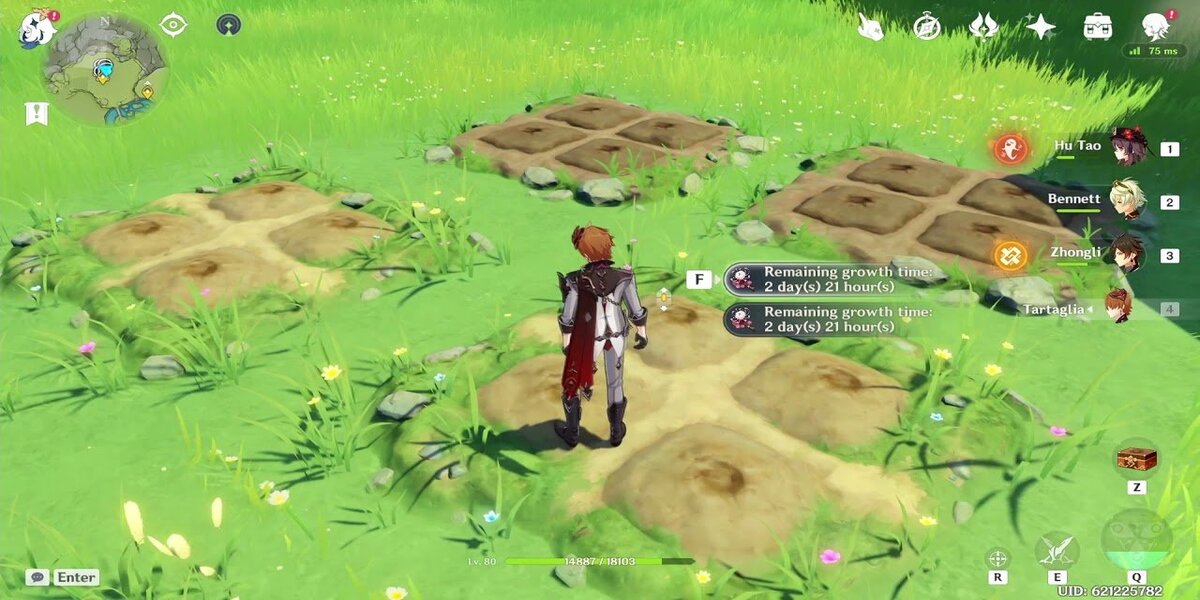Open the chat box speech bubble

click(x=37, y=577)
